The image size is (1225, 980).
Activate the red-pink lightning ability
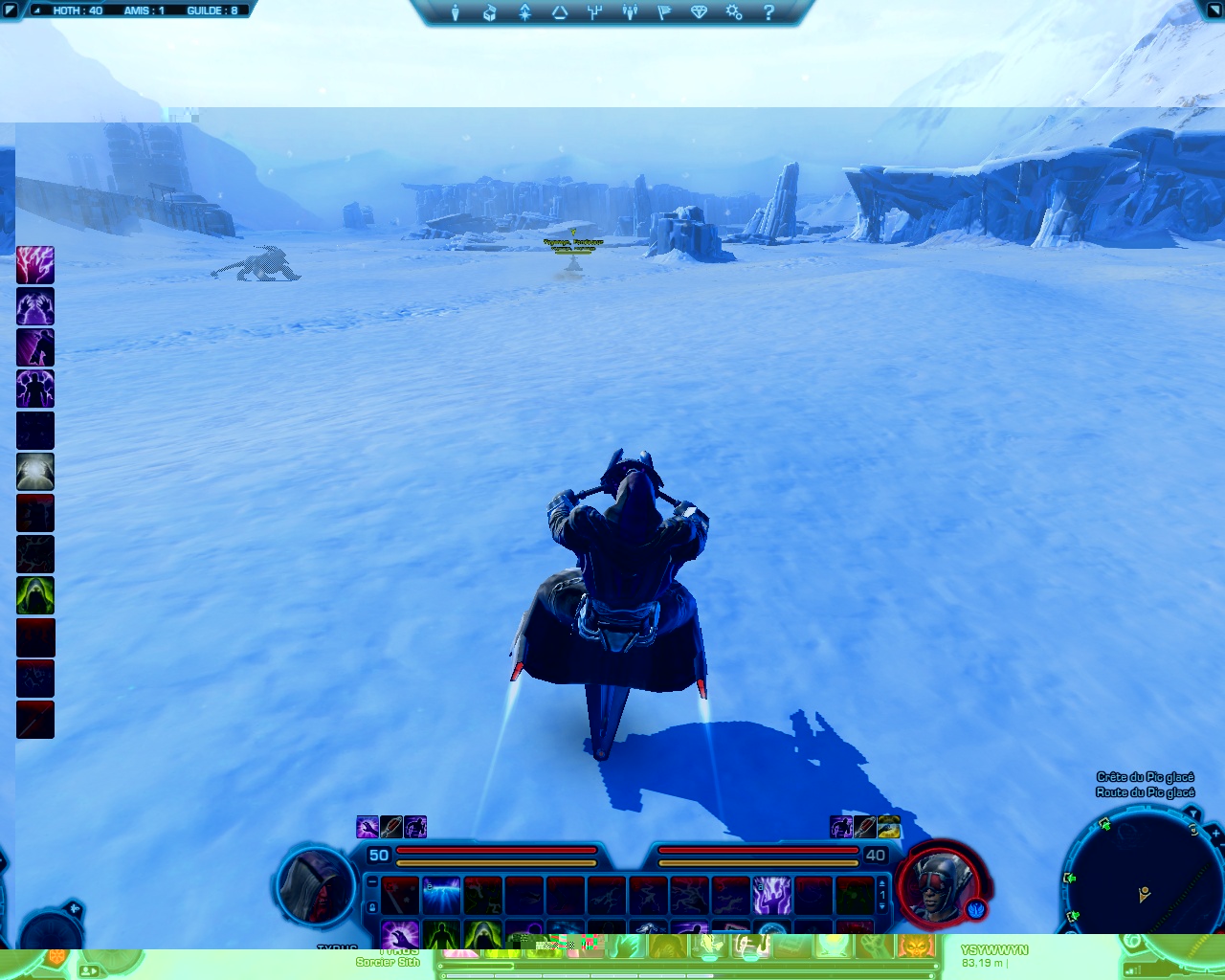[x=35, y=265]
